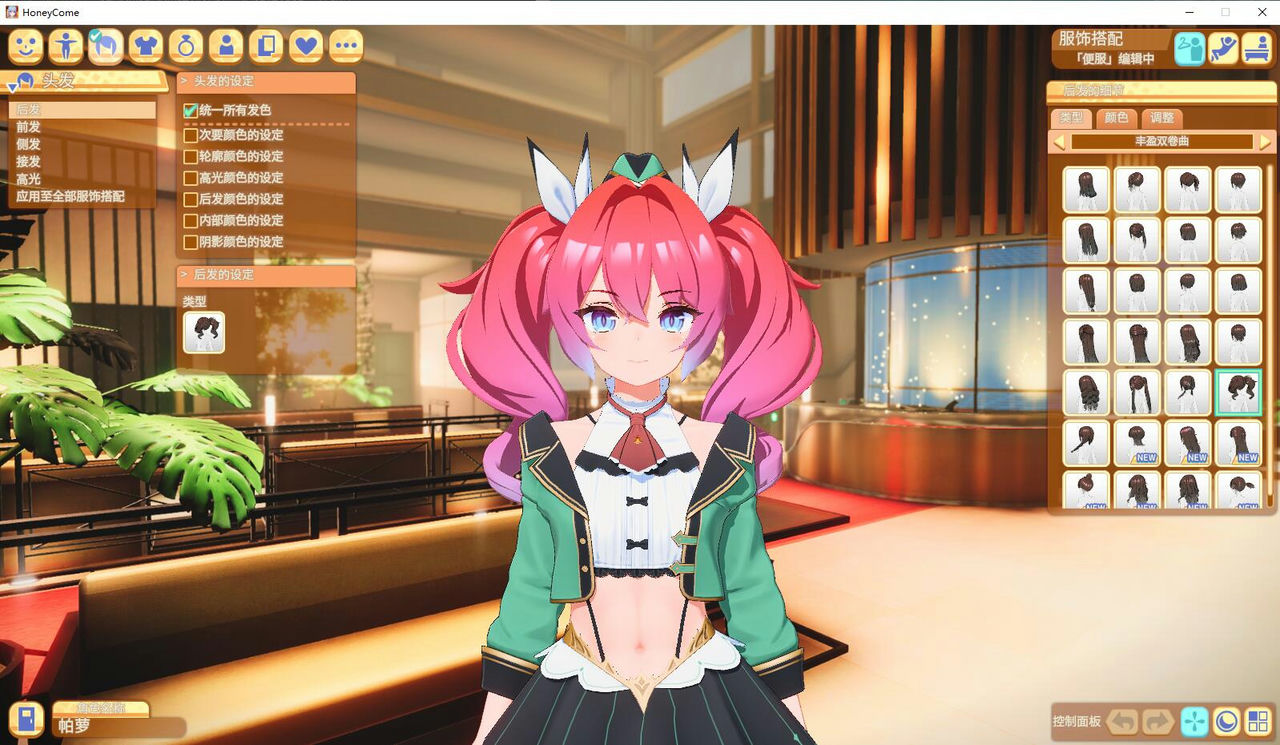Click the left arrow of the hairstyle selector
The height and width of the screenshot is (745, 1280).
pyautogui.click(x=1062, y=141)
